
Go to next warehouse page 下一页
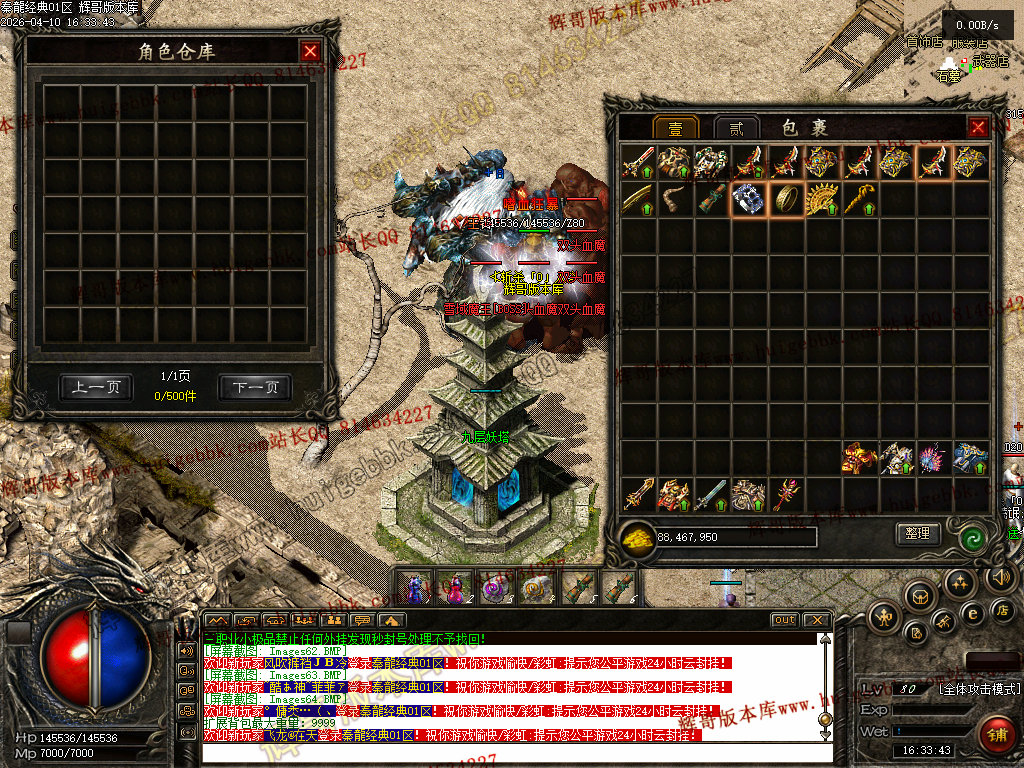255,387
